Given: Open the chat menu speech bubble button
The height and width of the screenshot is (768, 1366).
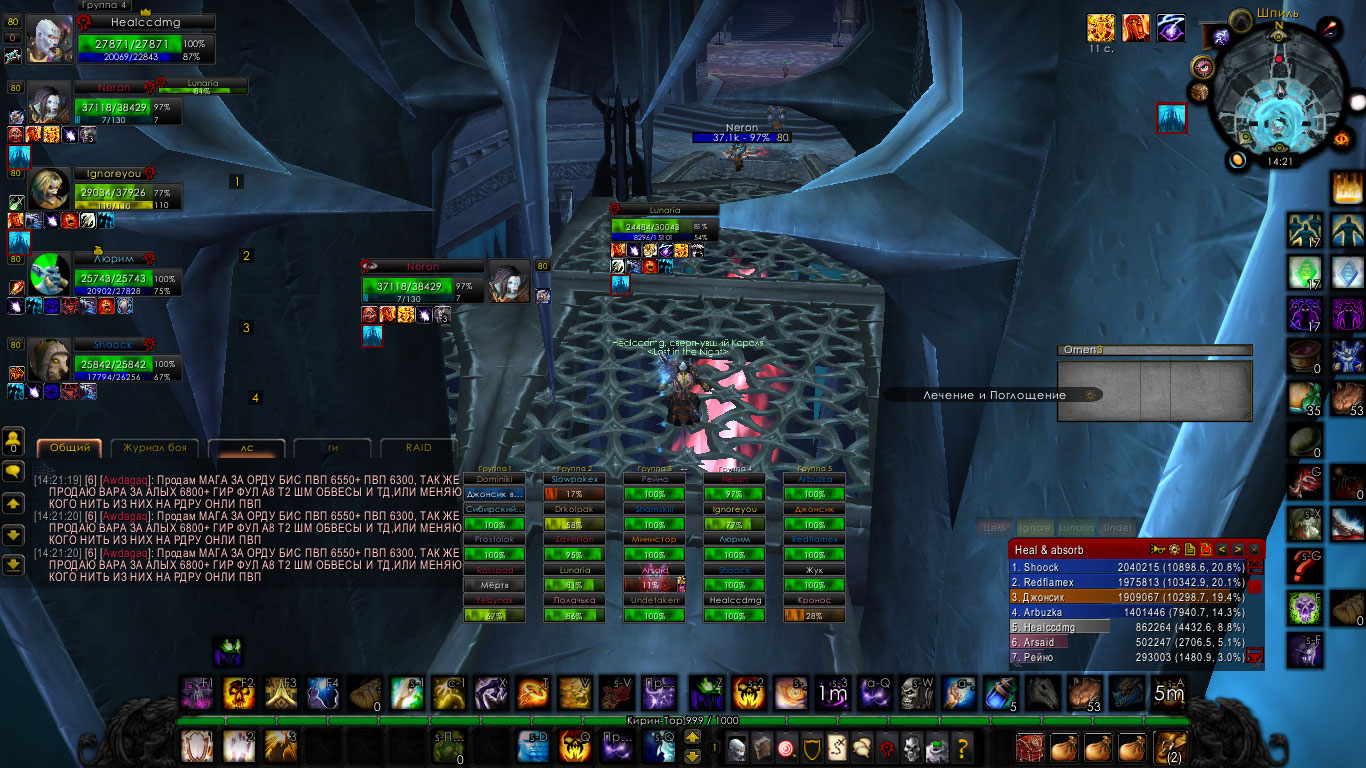Looking at the screenshot, I should pos(14,469).
